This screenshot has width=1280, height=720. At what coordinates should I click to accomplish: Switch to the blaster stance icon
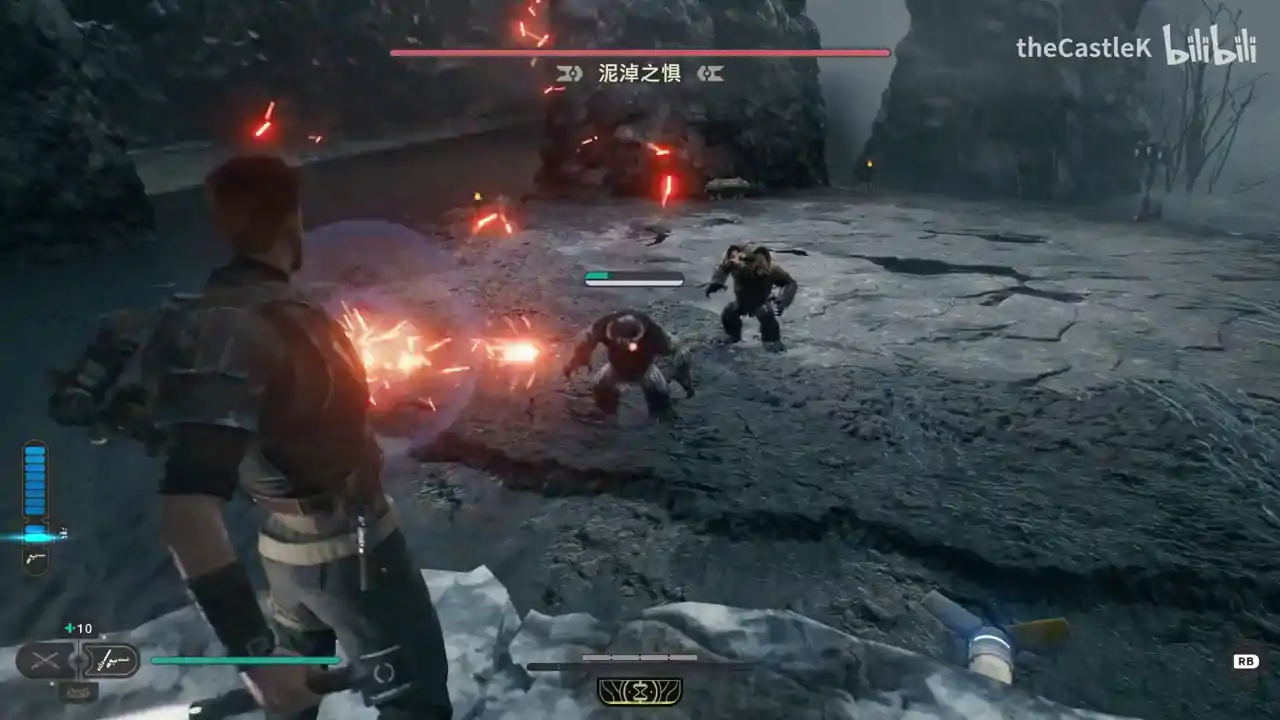pos(110,660)
